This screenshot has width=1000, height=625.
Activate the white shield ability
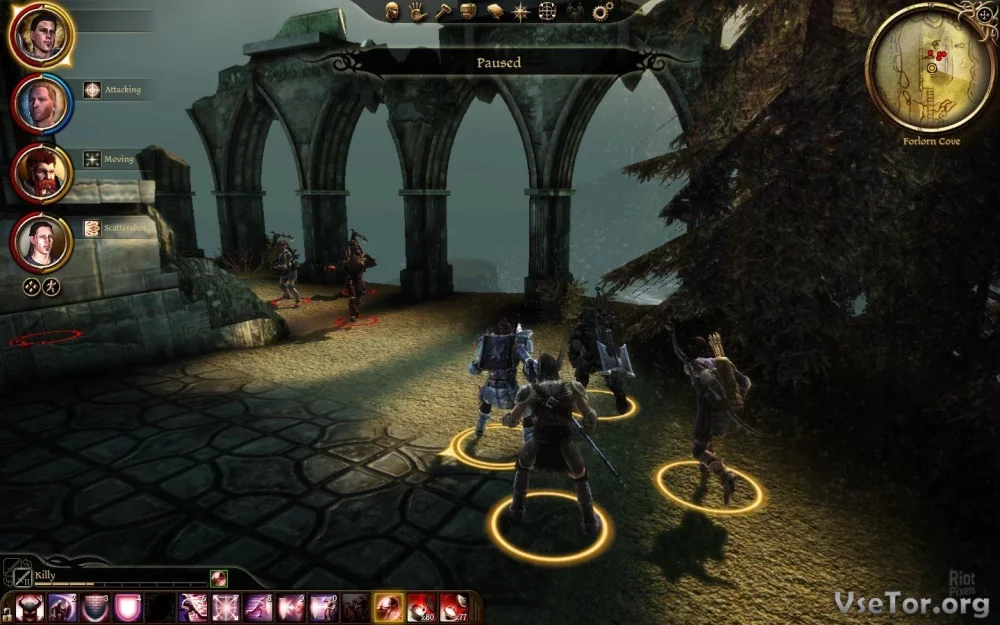pyautogui.click(x=126, y=607)
